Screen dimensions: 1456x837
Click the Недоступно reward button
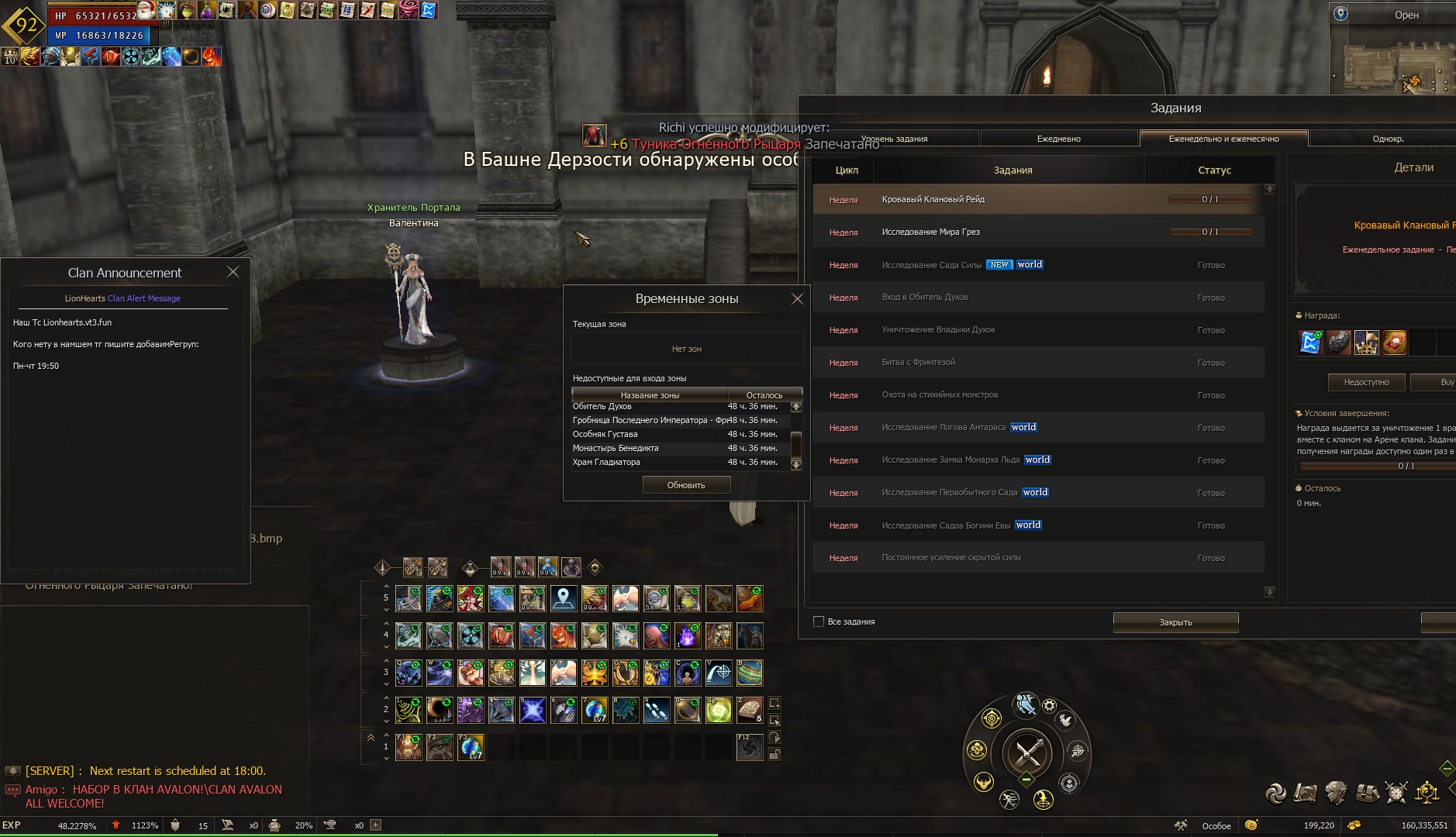pyautogui.click(x=1366, y=382)
